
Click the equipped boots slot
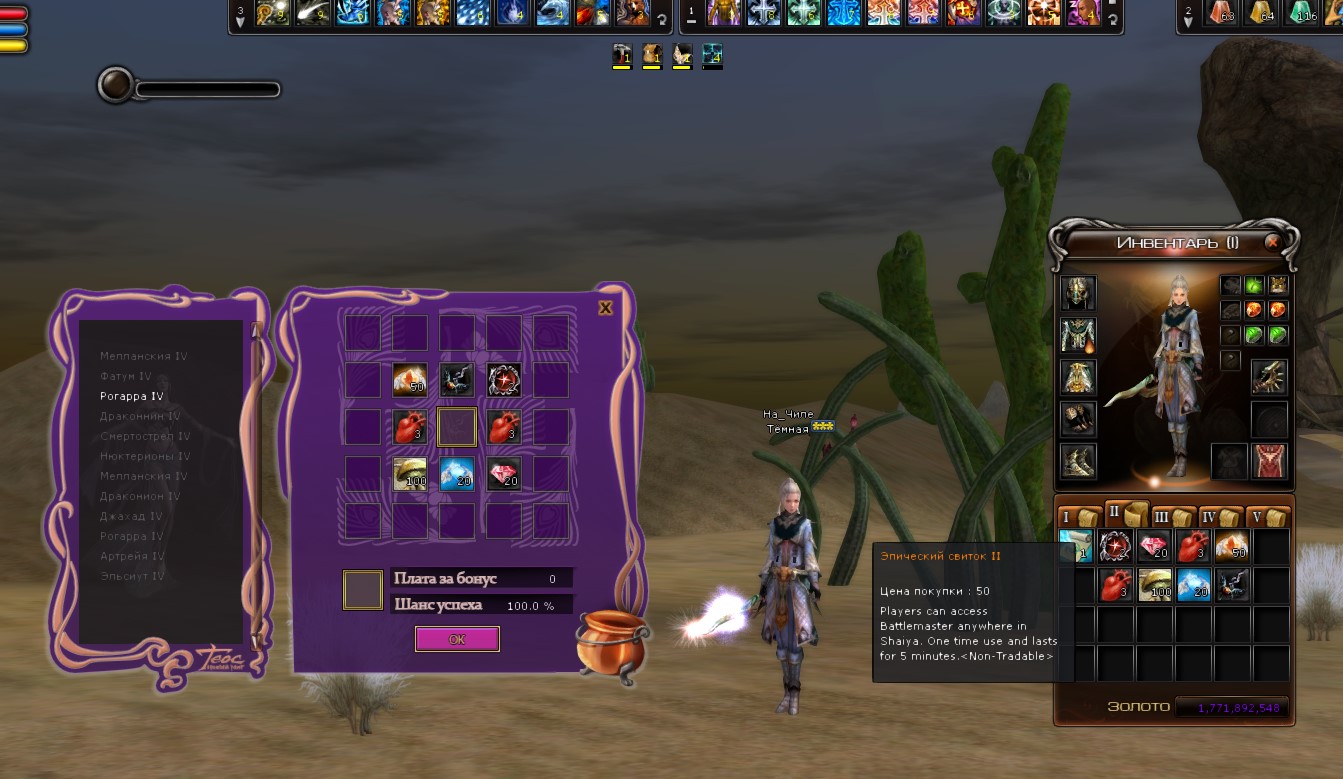tap(1078, 461)
